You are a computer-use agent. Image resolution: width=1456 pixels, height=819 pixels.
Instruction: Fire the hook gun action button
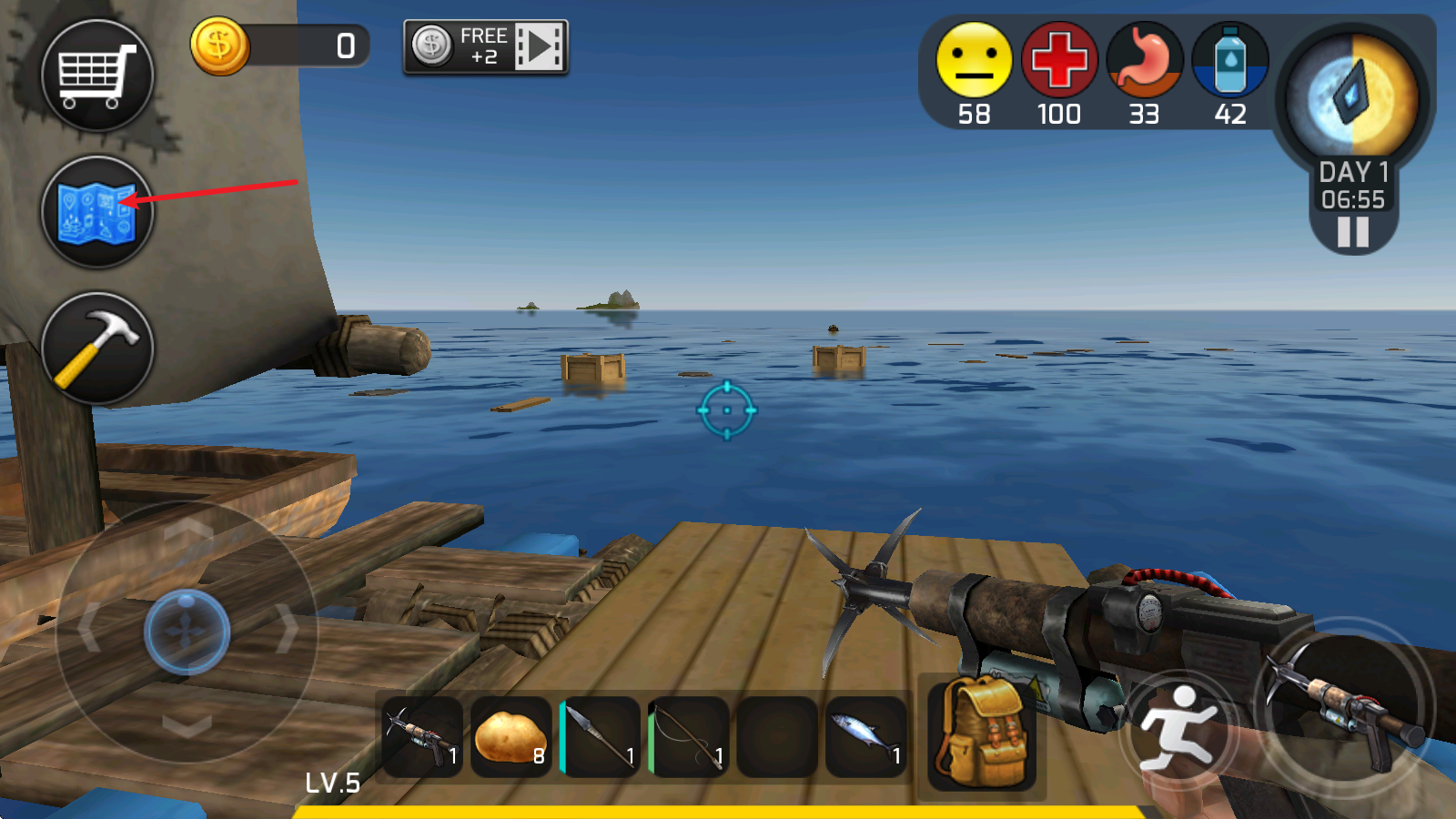1344,707
